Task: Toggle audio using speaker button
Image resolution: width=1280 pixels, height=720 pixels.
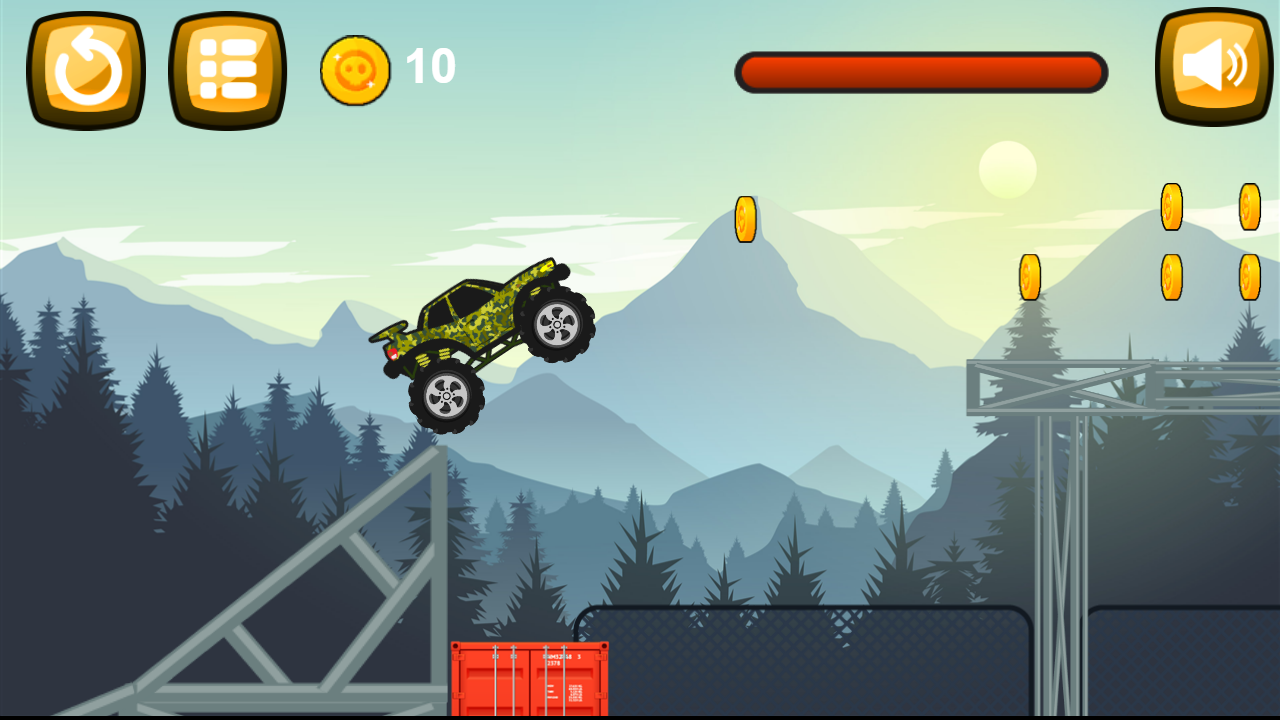Action: [x=1212, y=68]
